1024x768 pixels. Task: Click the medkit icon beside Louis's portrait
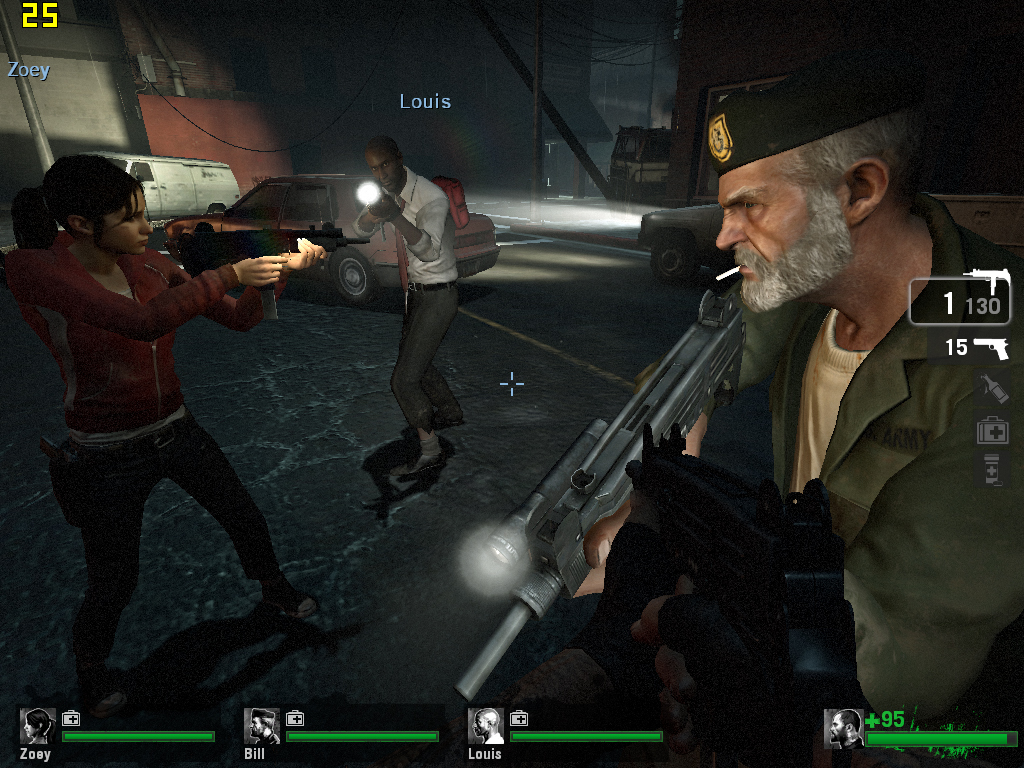coord(519,718)
